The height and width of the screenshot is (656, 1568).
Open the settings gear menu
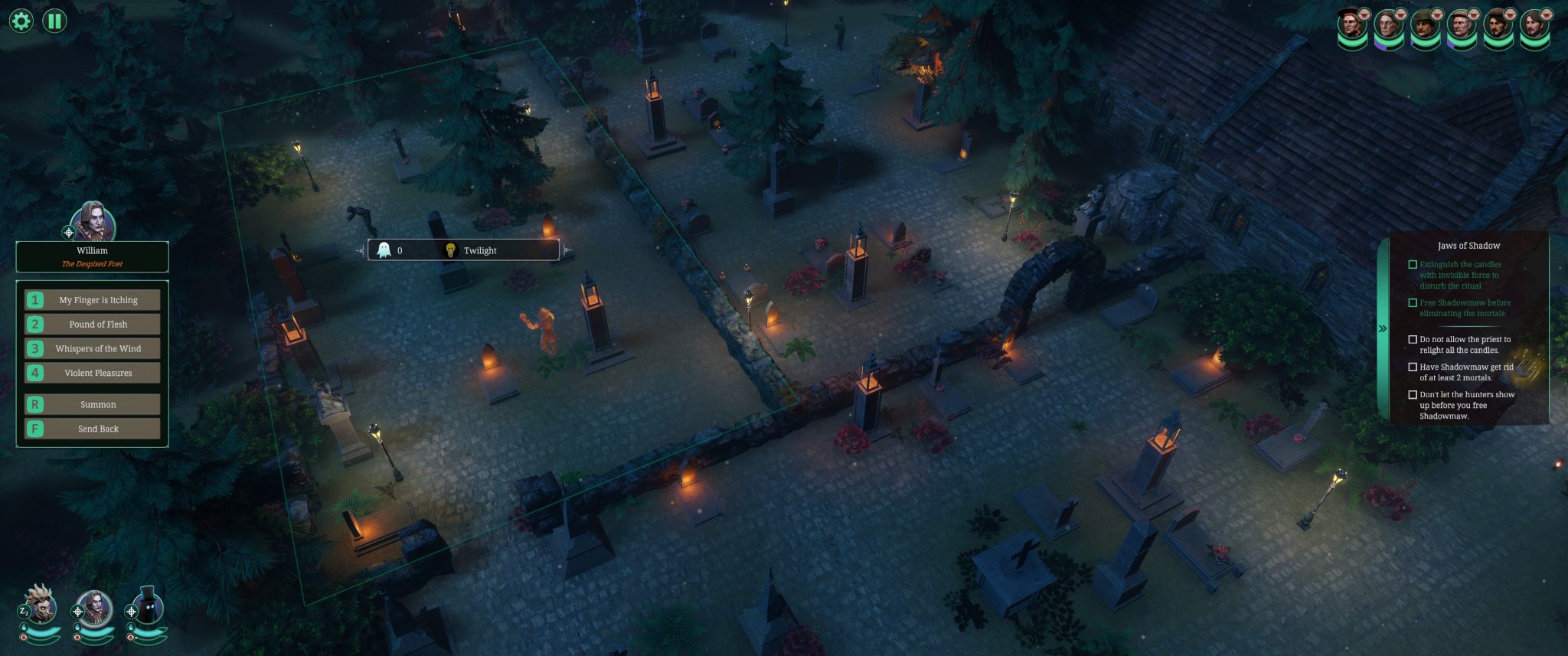click(21, 21)
